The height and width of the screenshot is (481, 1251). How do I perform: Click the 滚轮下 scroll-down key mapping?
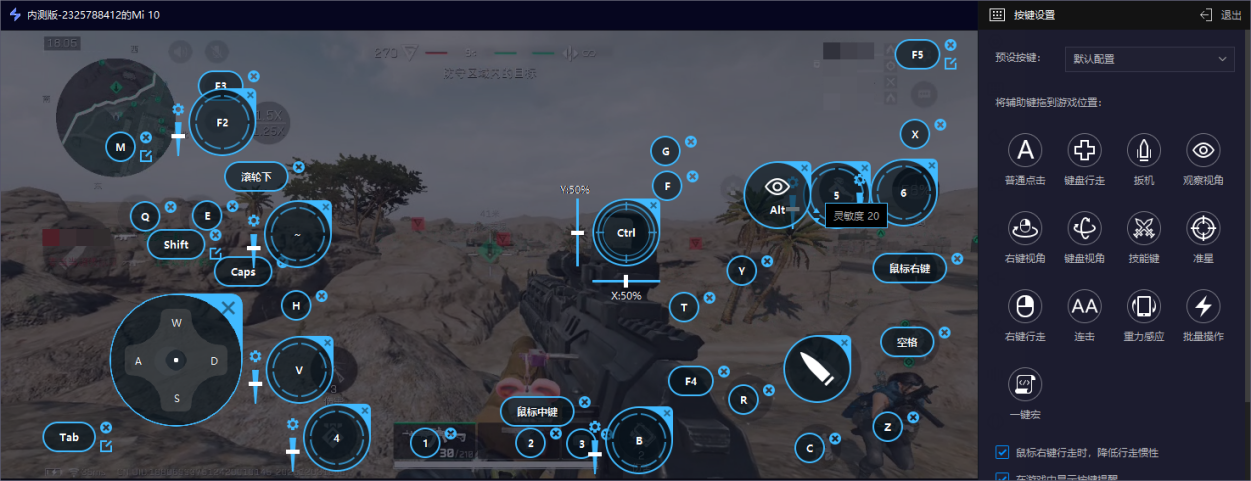[256, 177]
